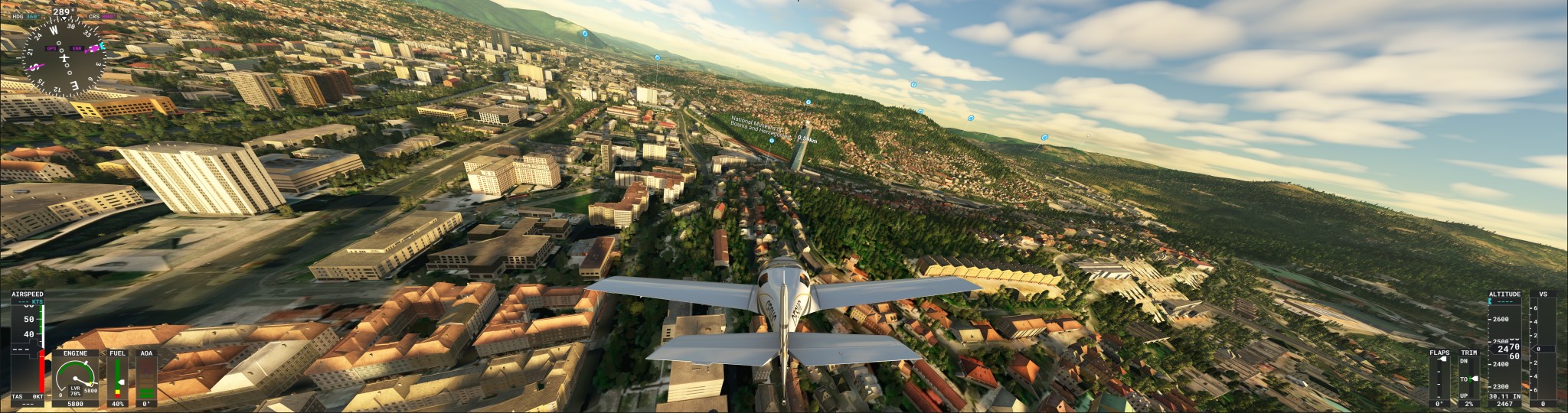
Task: Click the VS vertical speed indicator
Action: 1543,349
